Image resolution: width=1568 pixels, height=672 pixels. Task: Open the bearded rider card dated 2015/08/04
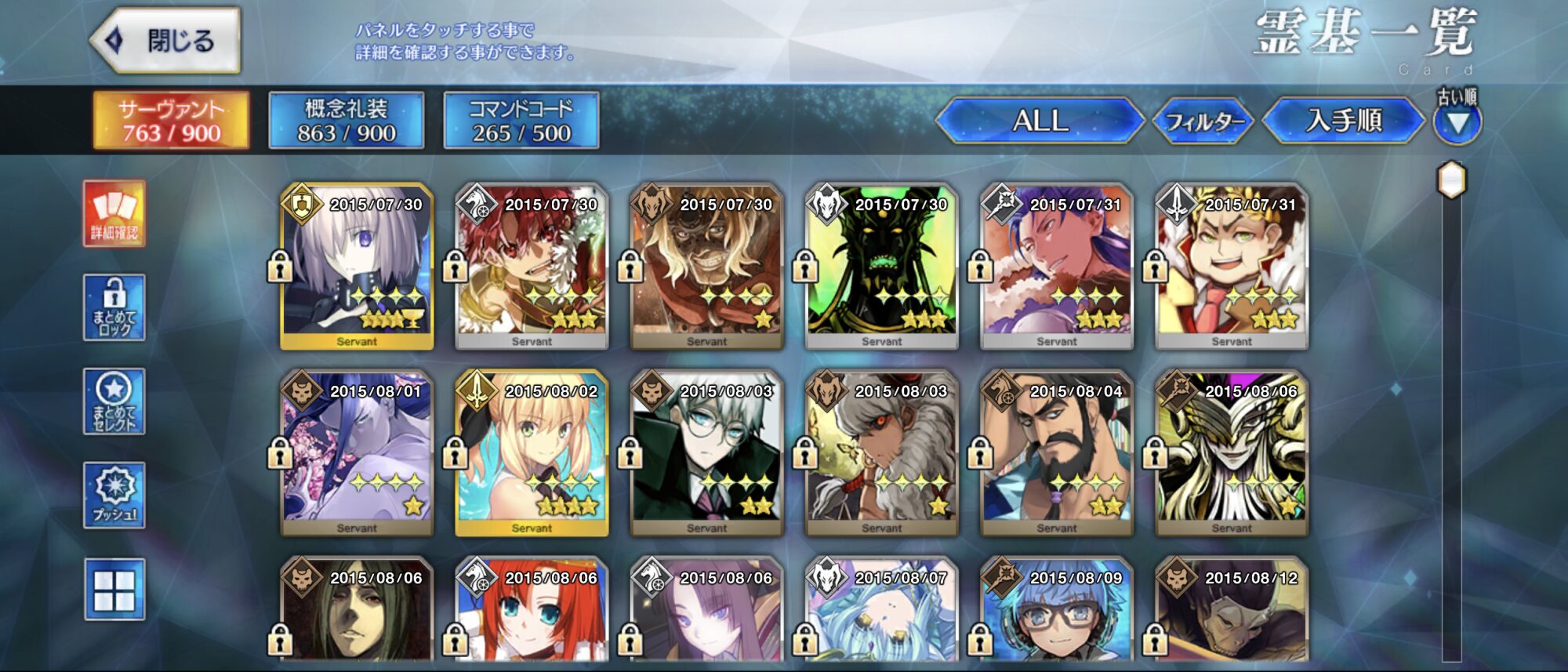tap(1056, 453)
